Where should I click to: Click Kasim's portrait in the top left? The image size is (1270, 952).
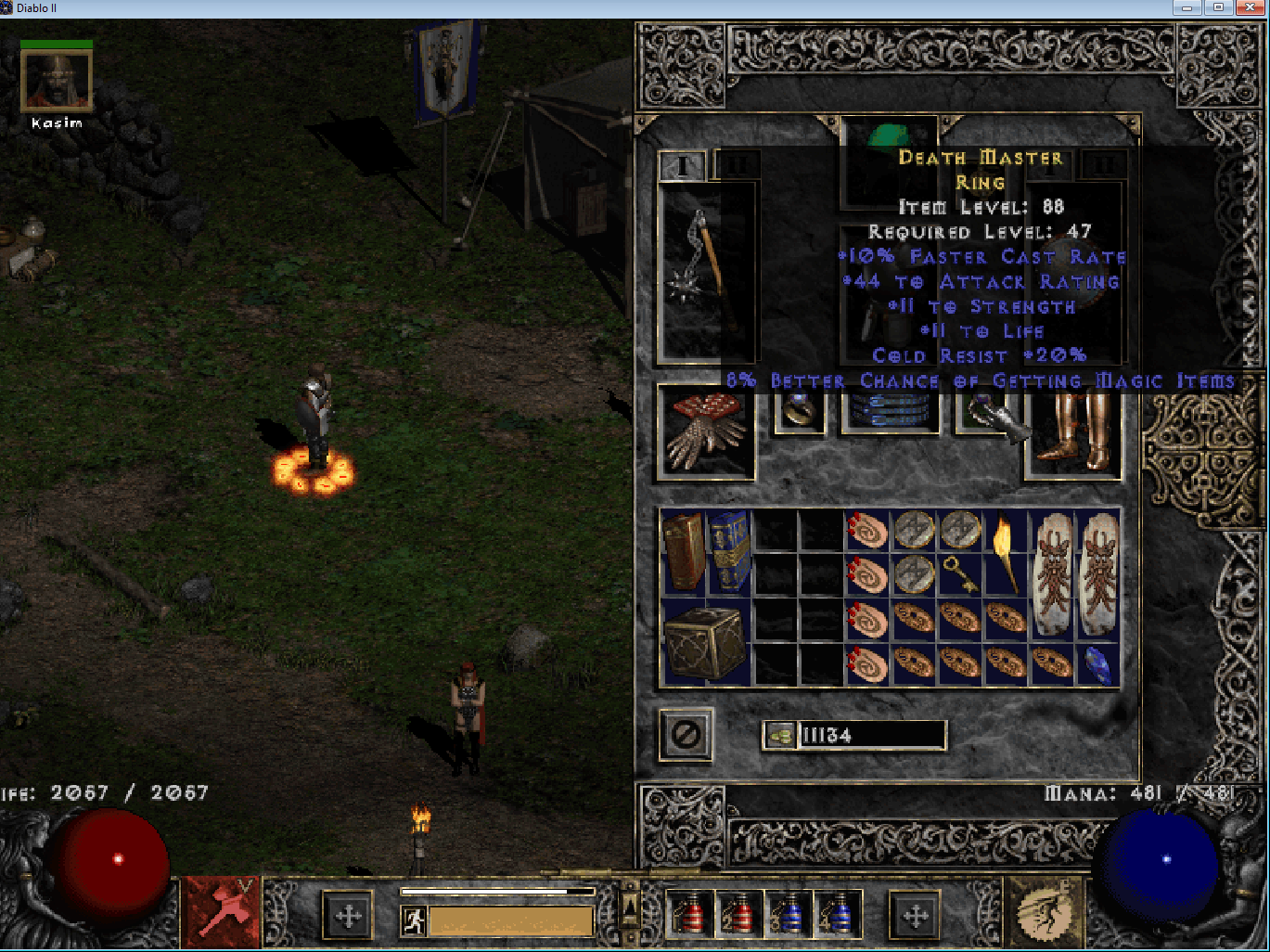point(56,79)
